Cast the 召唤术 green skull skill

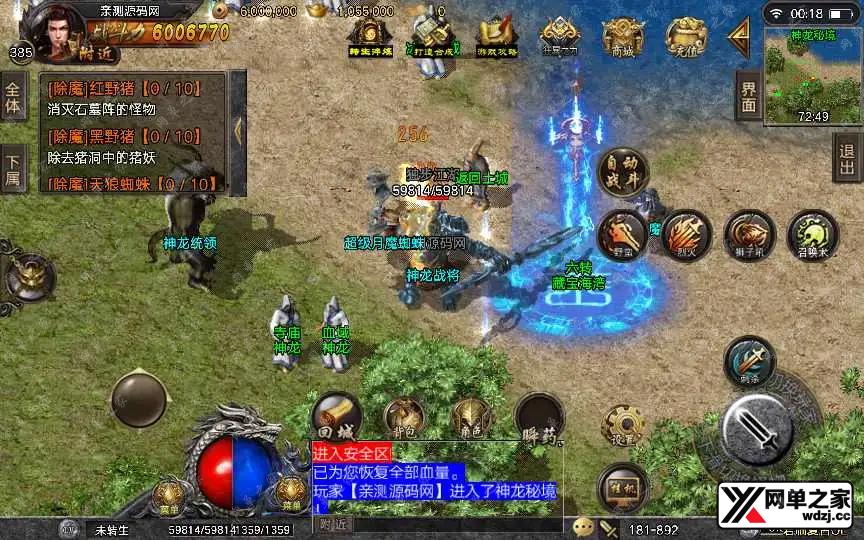point(811,233)
